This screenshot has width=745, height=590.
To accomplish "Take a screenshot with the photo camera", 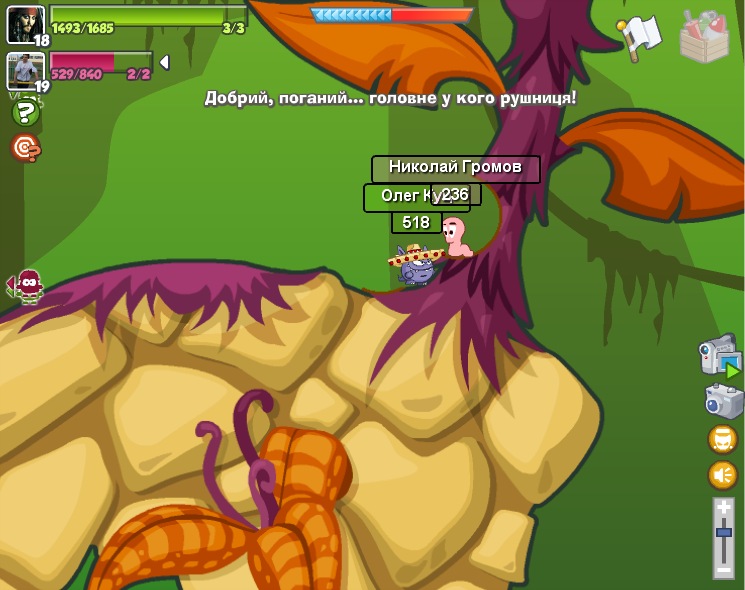I will coord(722,401).
